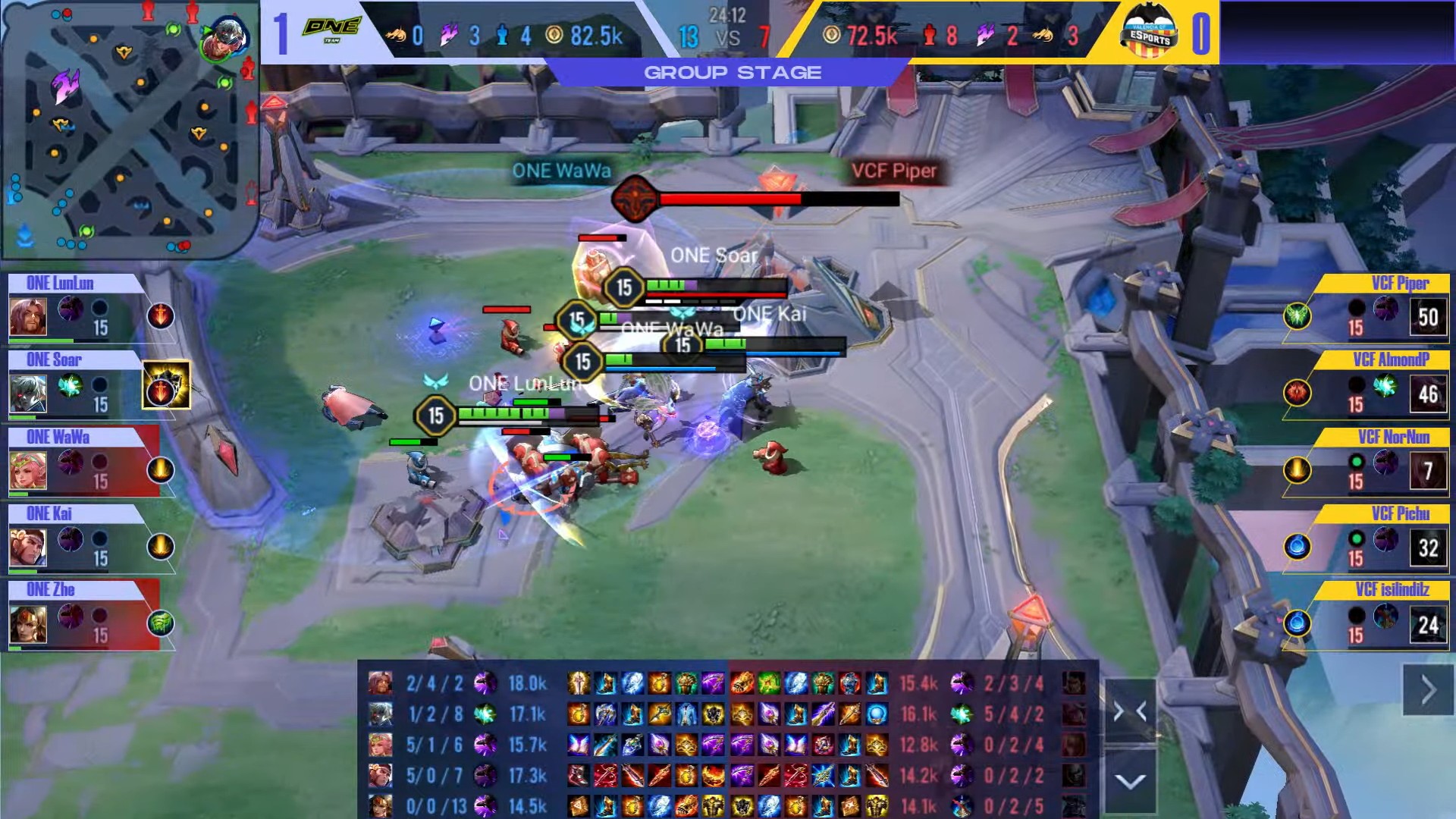Select ONE Soar's player panel
Screen dimensions: 1456x819
(76, 386)
